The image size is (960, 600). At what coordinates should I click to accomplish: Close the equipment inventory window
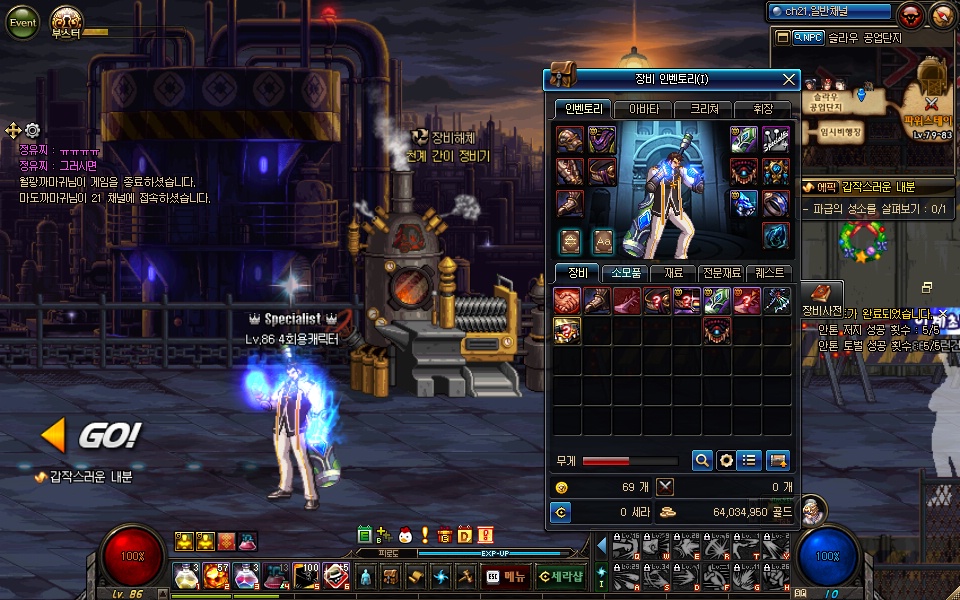789,80
